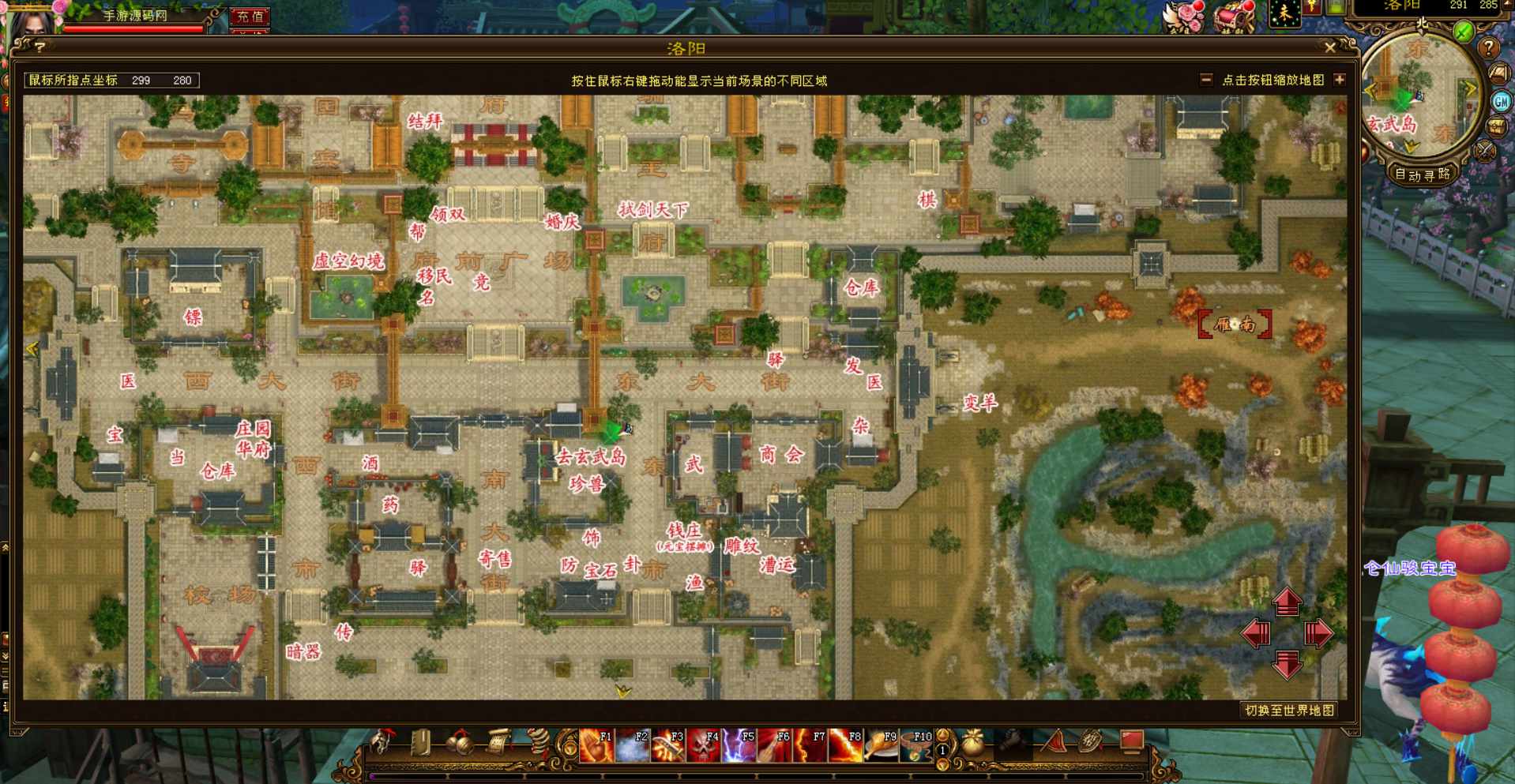Image resolution: width=1515 pixels, height=784 pixels.
Task: Click the 雁南 exit marker on map
Action: [1235, 324]
